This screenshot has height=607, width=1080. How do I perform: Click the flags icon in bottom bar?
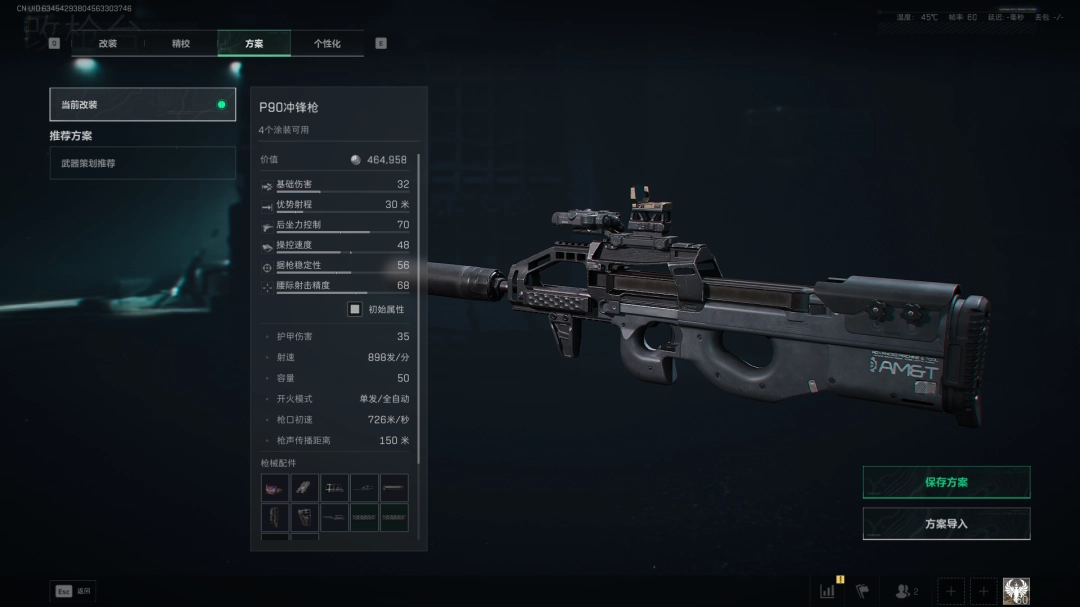862,591
